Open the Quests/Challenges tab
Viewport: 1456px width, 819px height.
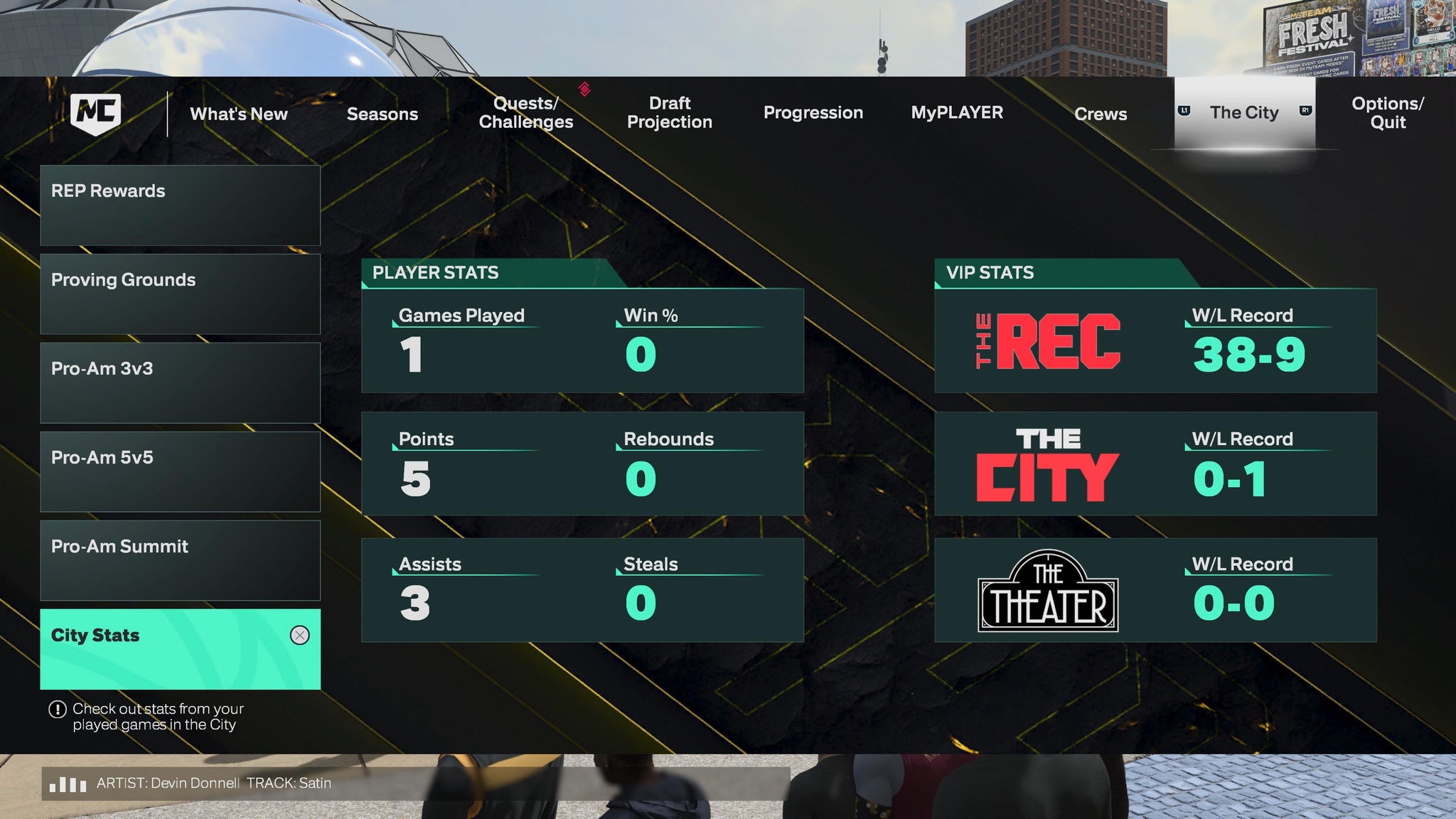coord(525,113)
